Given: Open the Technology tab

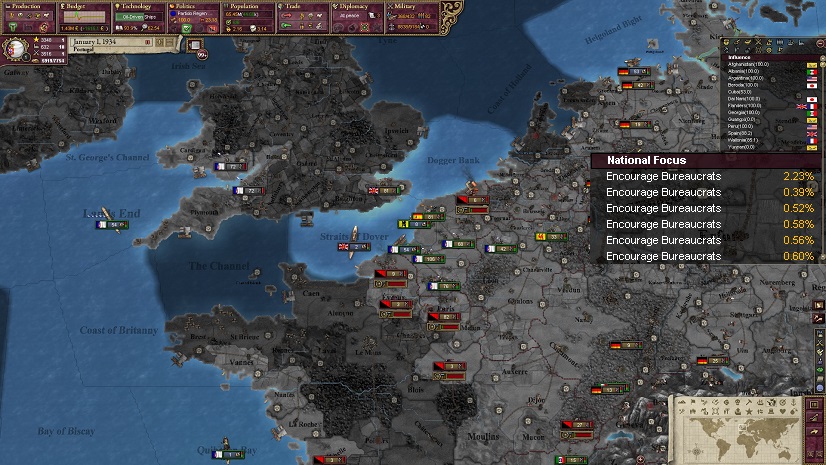Looking at the screenshot, I should (139, 6).
